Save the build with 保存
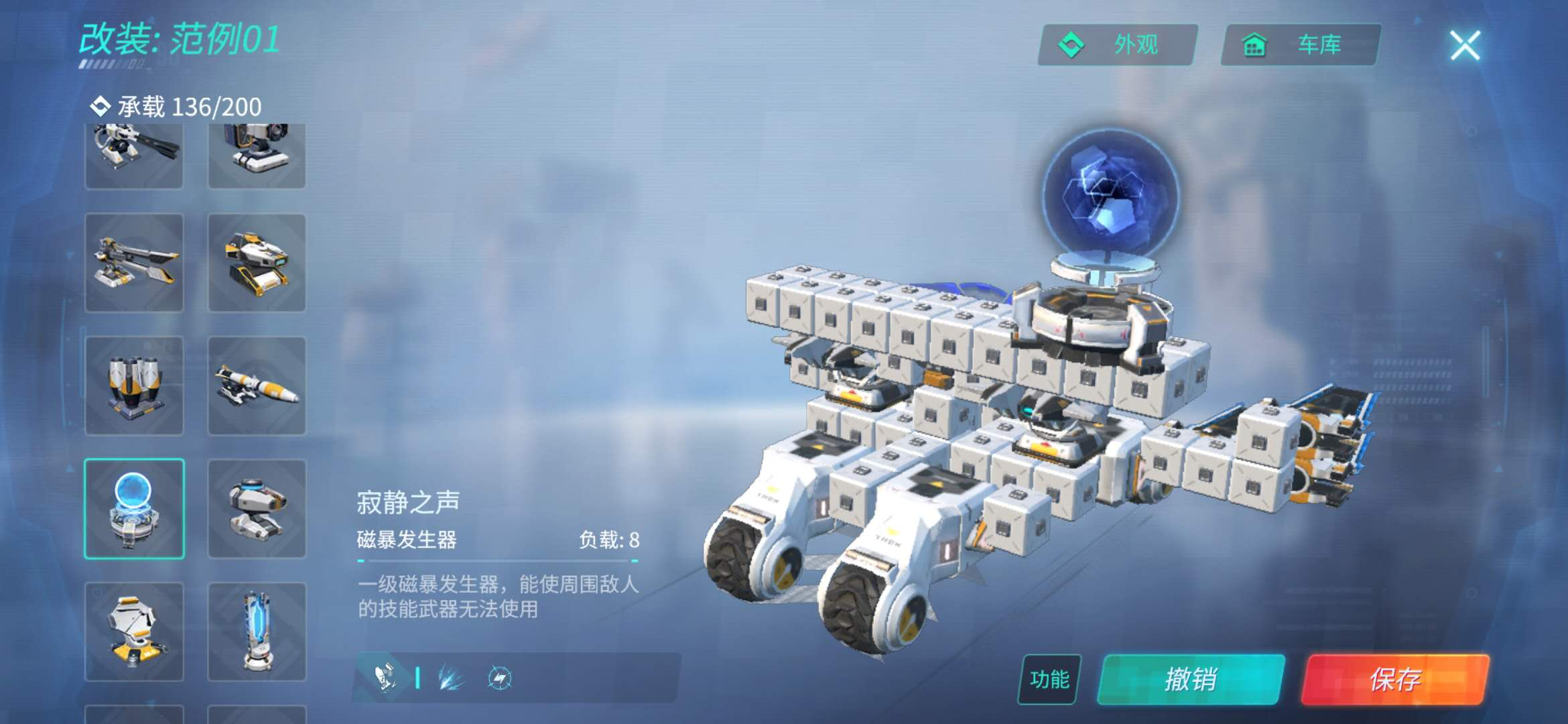The image size is (1568, 724). click(1395, 679)
